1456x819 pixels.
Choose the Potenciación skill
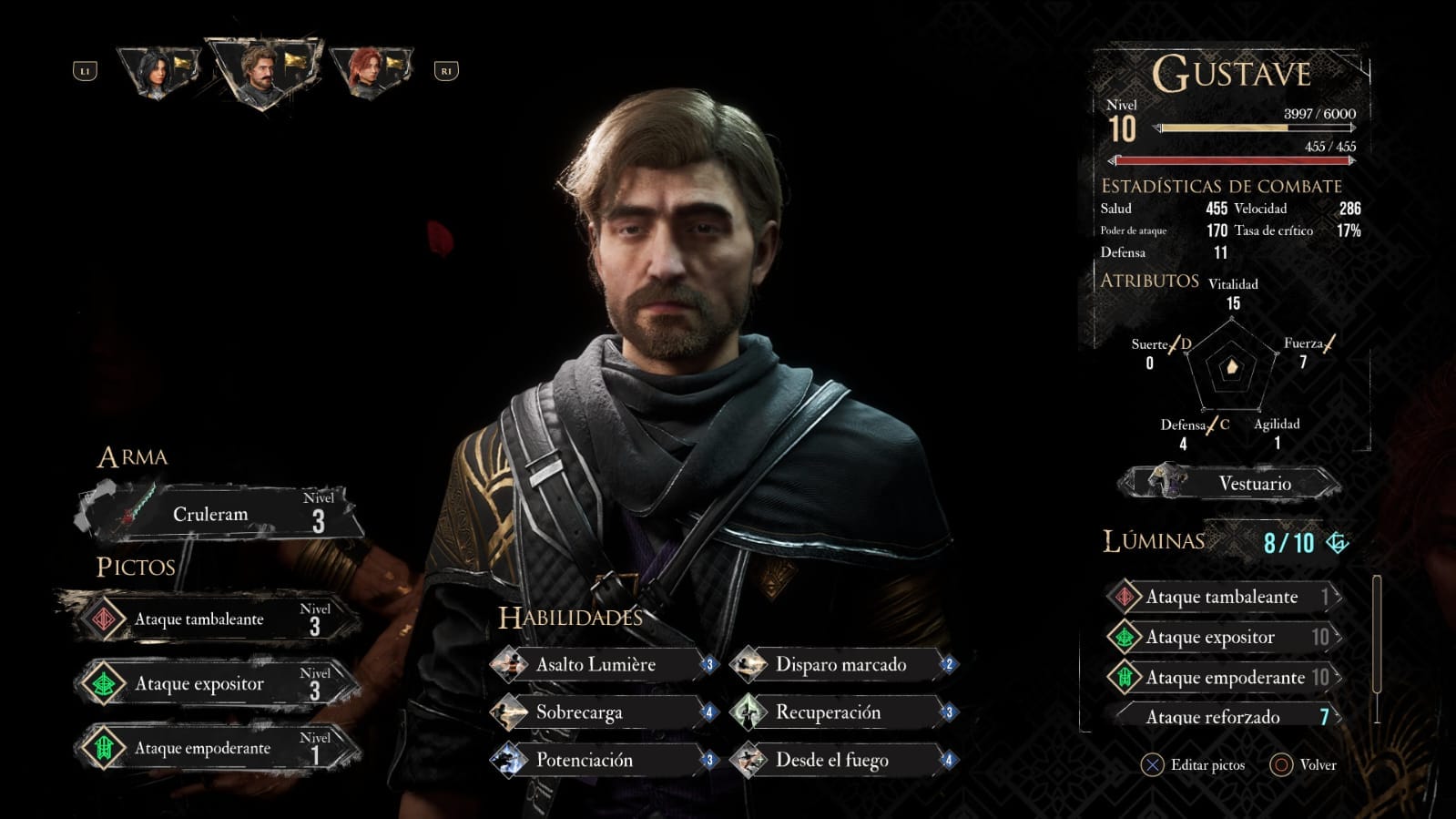coord(602,760)
